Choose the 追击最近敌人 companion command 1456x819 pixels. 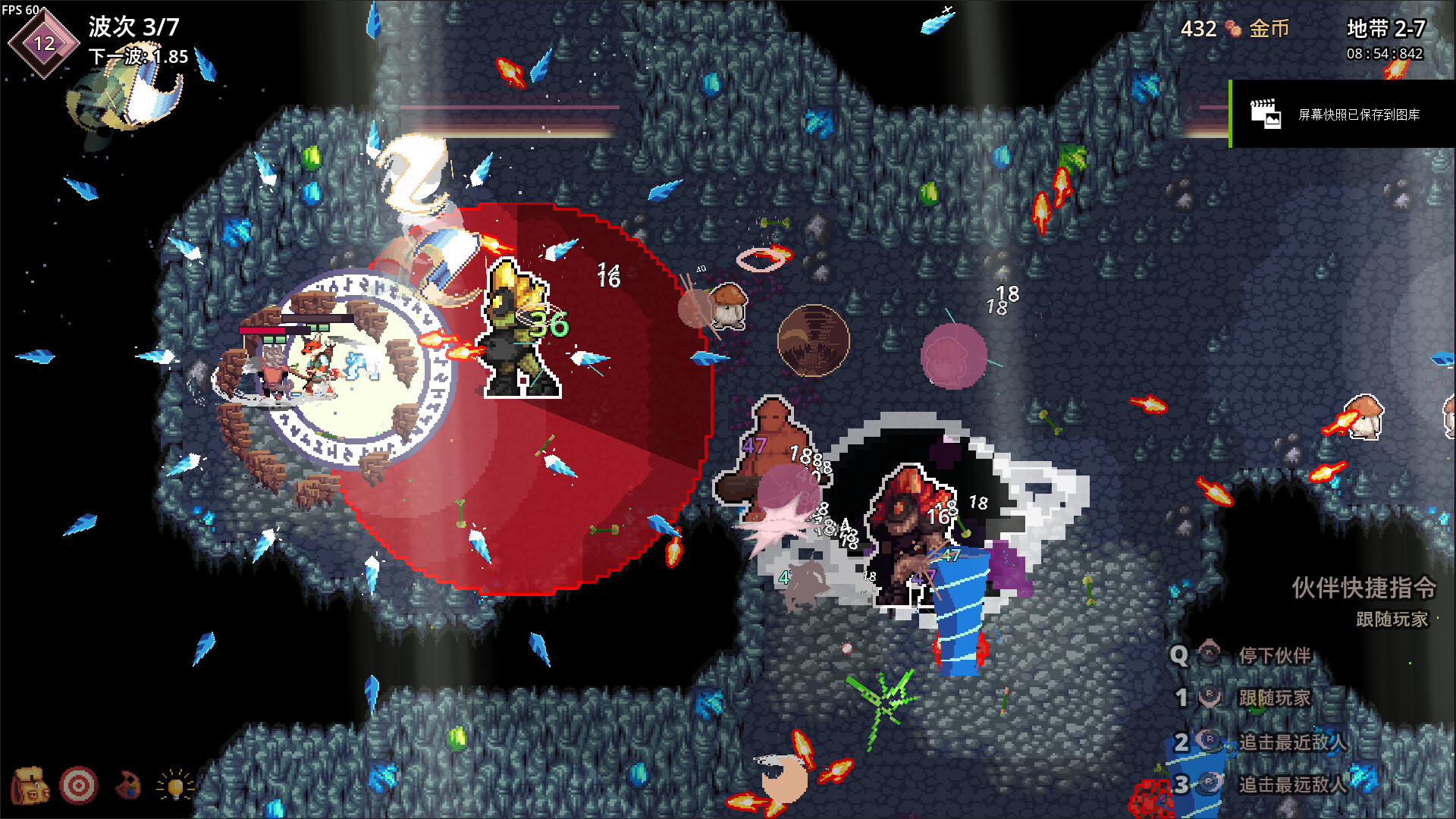click(x=1292, y=742)
